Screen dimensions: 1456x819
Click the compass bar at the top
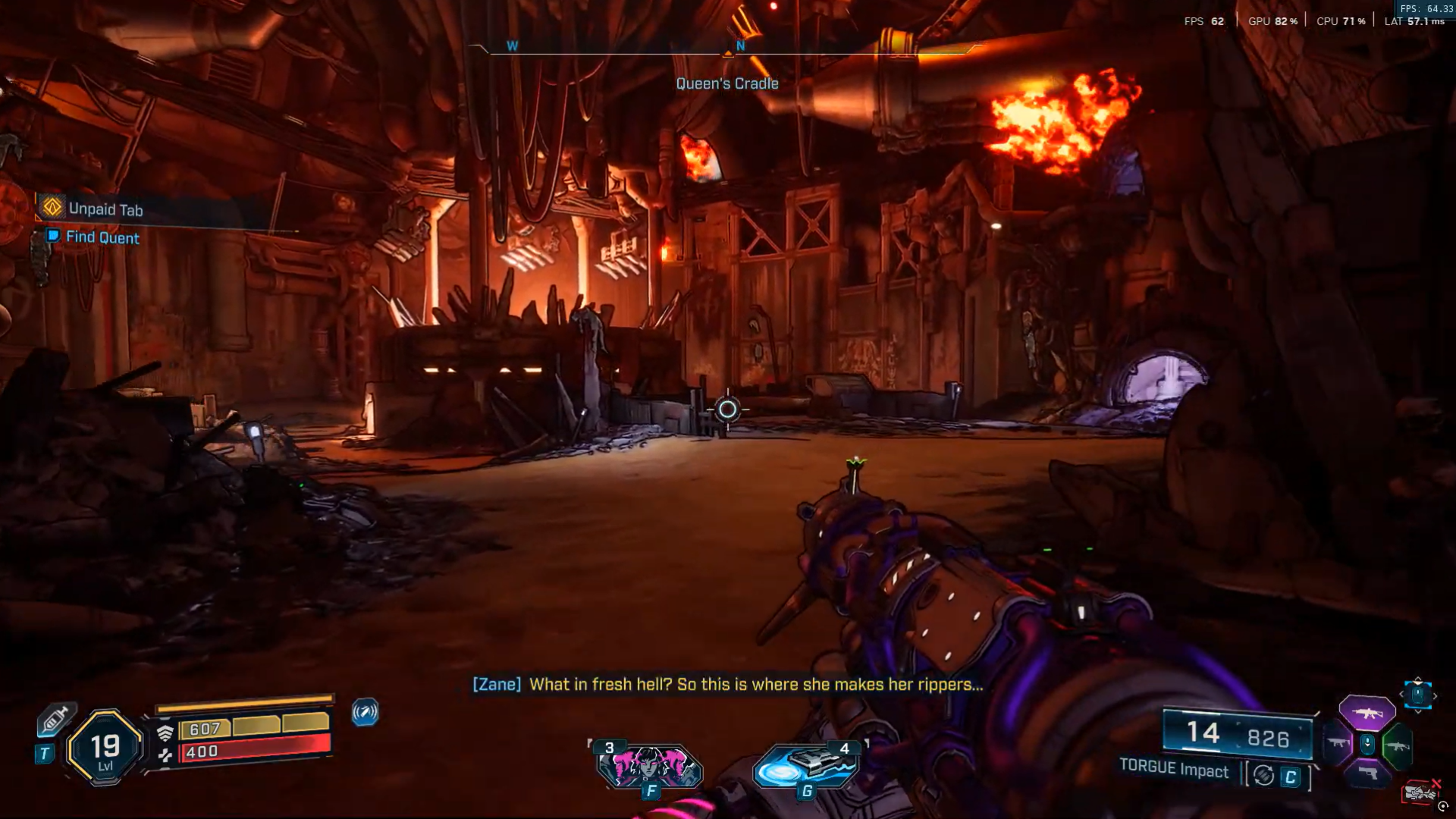click(726, 47)
